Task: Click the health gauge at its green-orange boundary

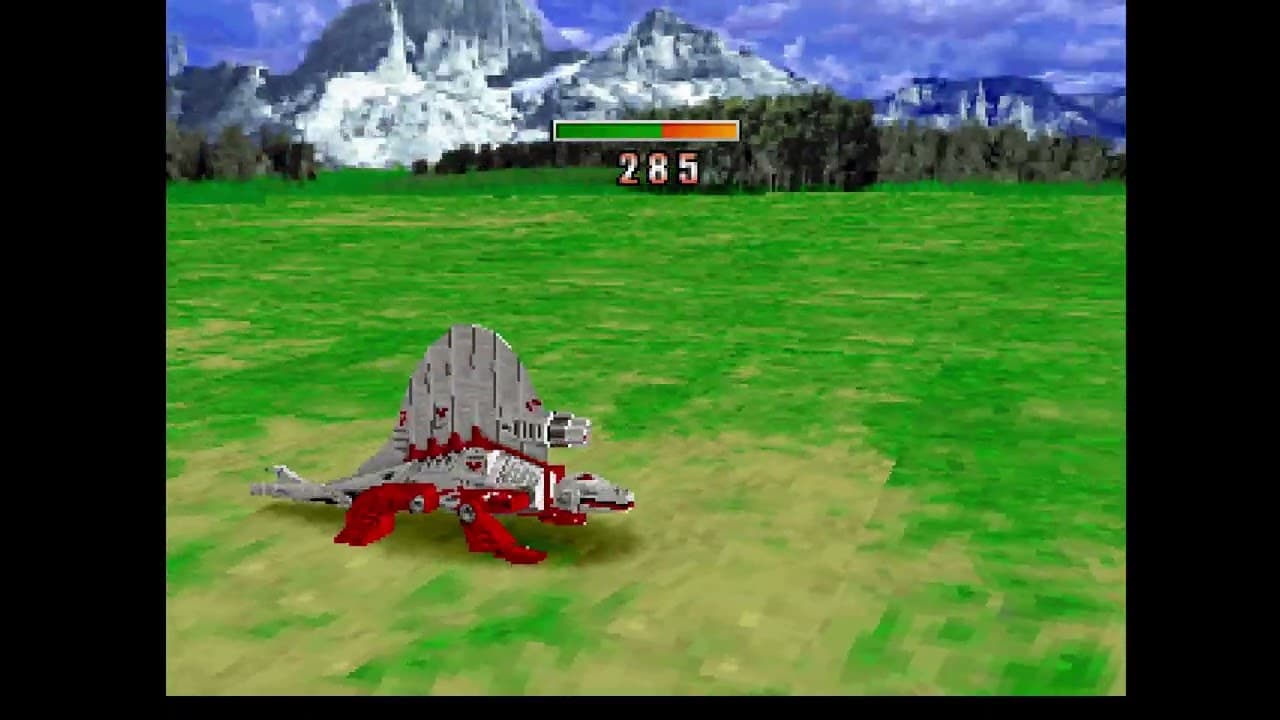Action: click(660, 129)
